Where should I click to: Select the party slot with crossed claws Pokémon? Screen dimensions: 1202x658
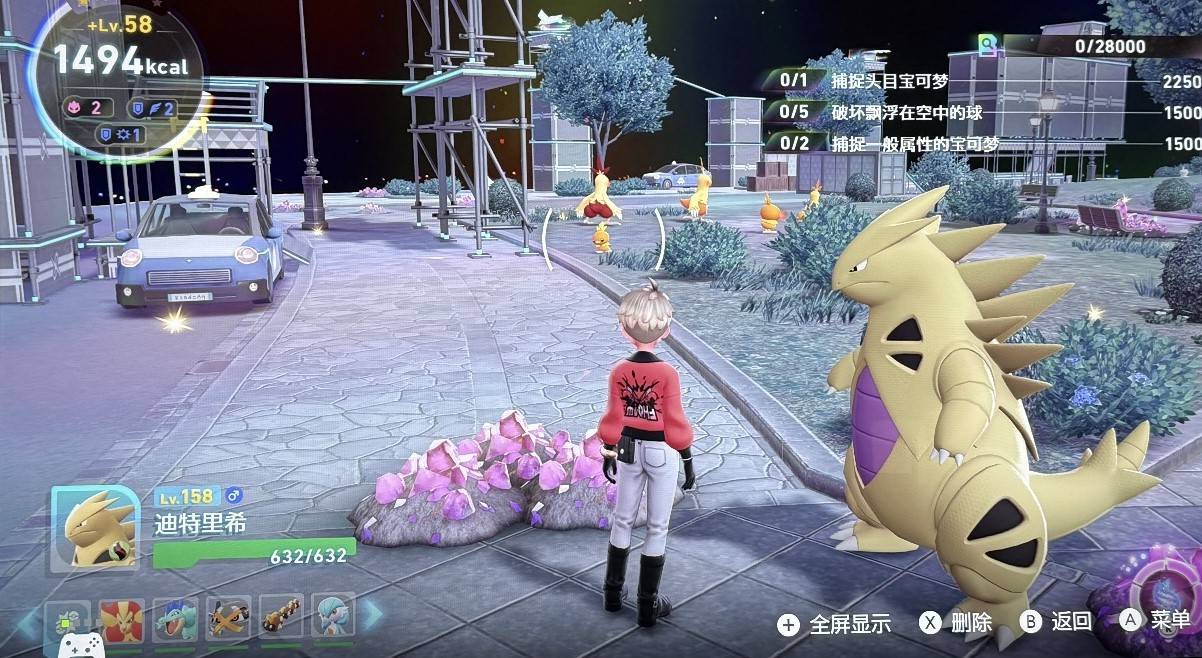[x=228, y=620]
